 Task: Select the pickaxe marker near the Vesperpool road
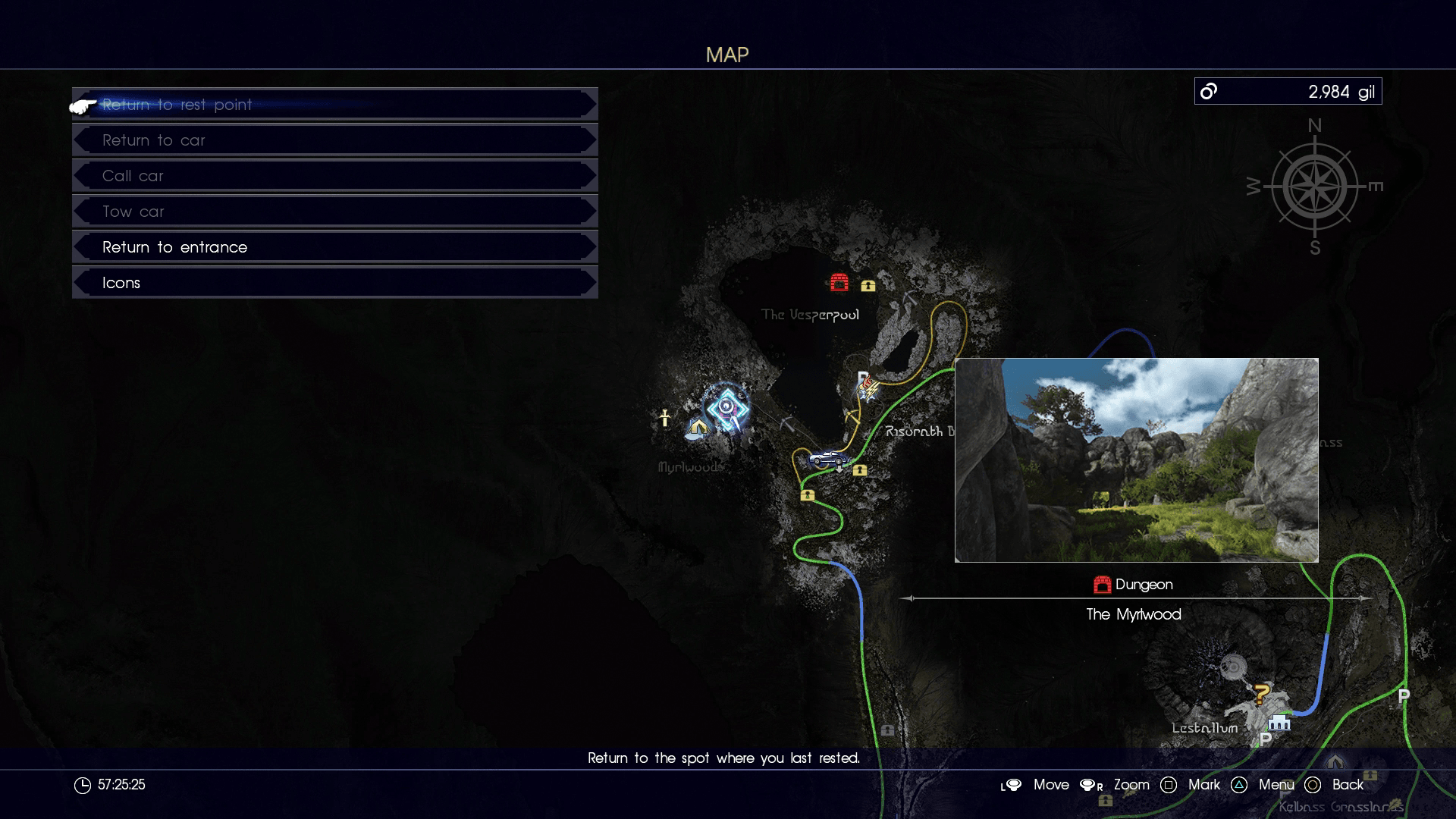click(x=852, y=416)
